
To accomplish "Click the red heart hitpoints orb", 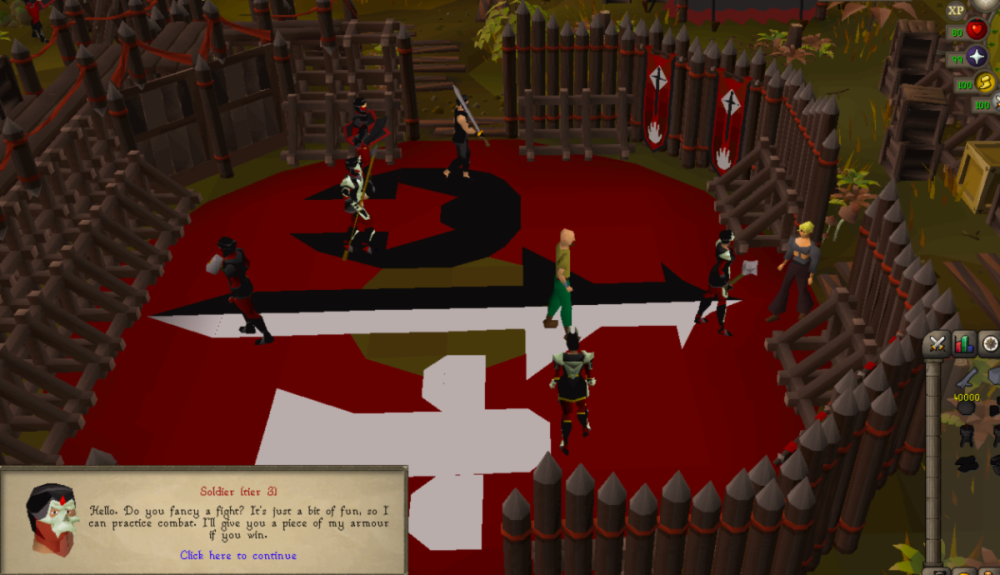I will click(977, 30).
